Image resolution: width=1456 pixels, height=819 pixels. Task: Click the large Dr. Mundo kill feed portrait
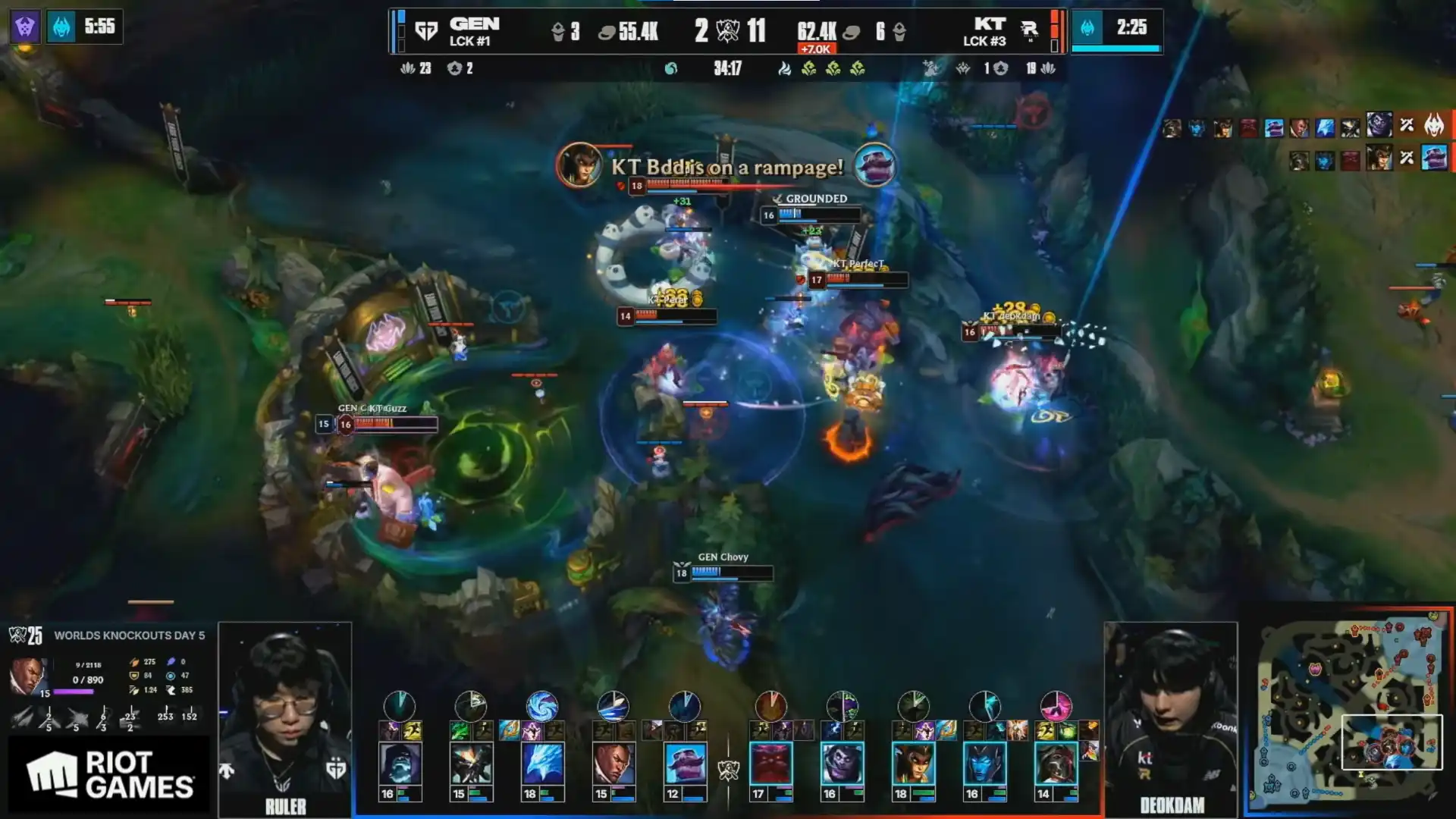(1379, 124)
